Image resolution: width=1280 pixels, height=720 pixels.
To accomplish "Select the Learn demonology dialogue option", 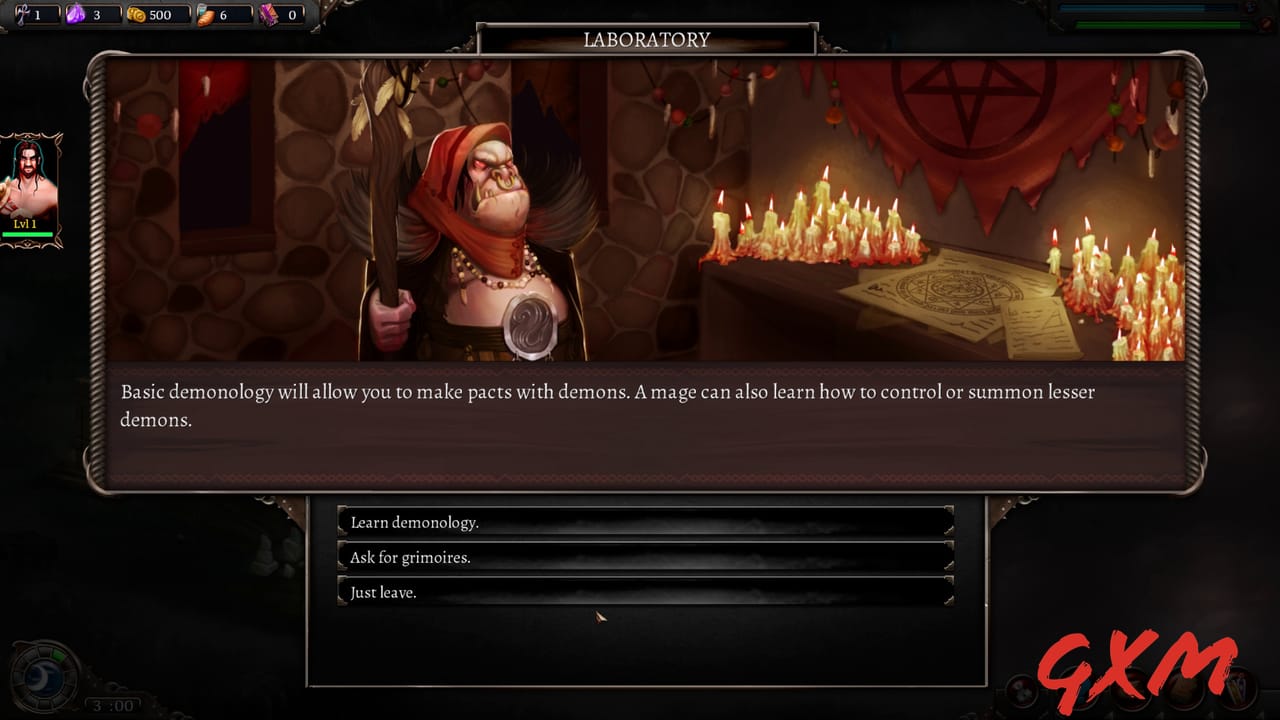I will click(x=645, y=522).
